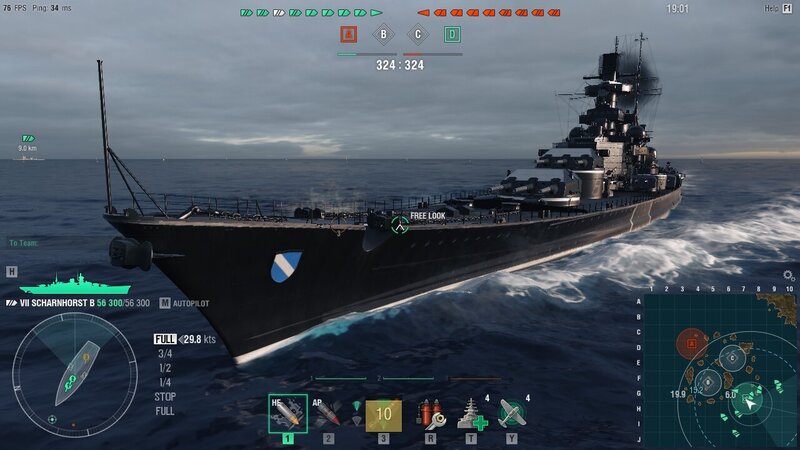Image resolution: width=800 pixels, height=450 pixels.
Task: Set engine telegraph to 3/4 speed
Action: [x=164, y=353]
